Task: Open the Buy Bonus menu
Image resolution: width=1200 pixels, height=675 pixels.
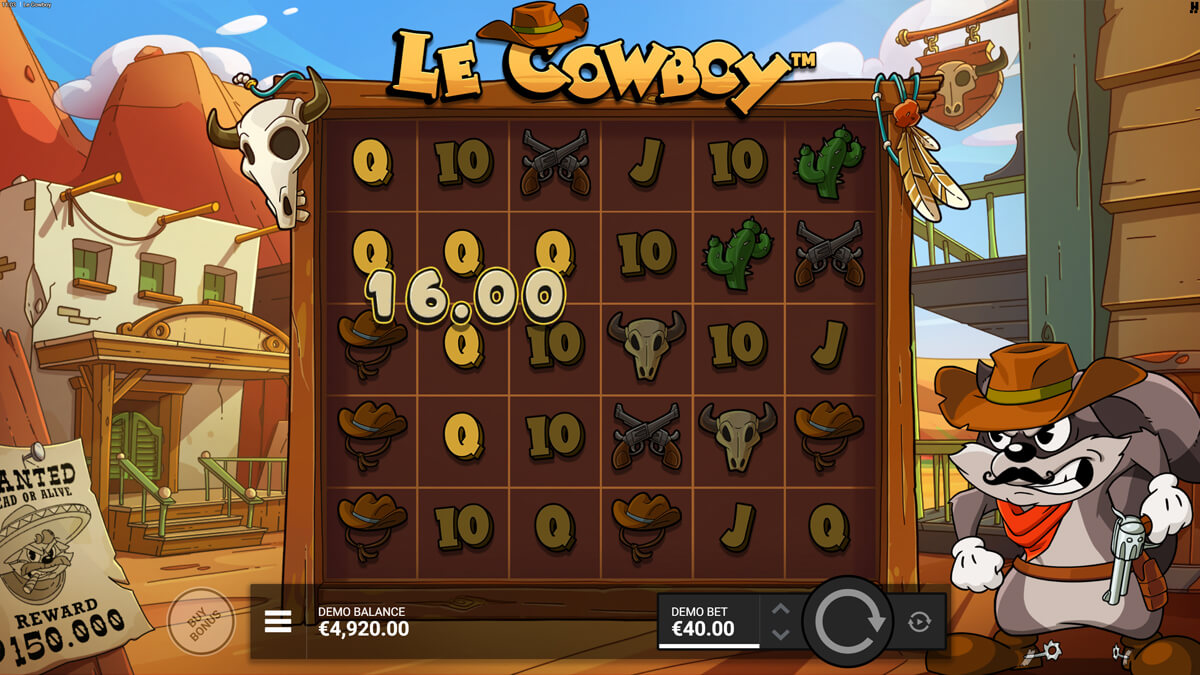Action: click(200, 621)
